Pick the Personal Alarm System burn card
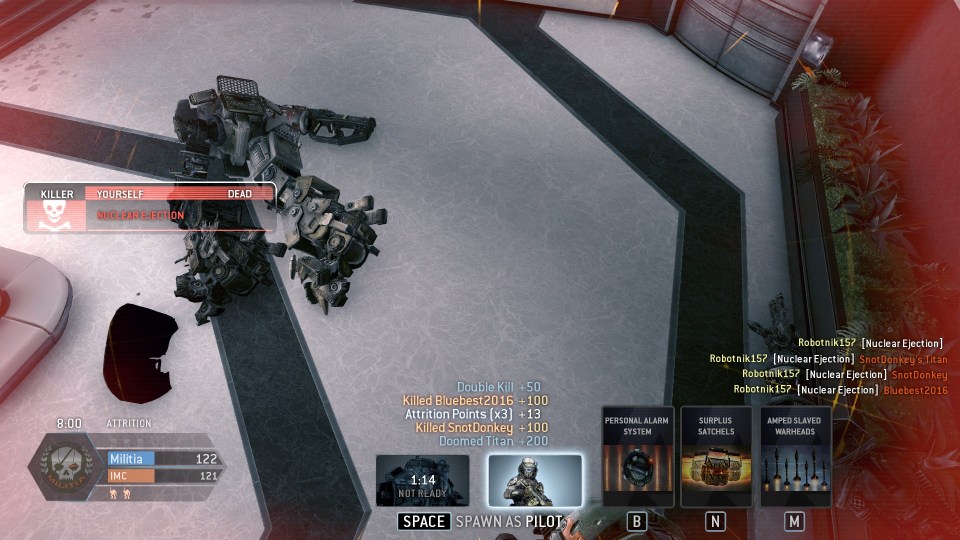This screenshot has width=960, height=540. [x=637, y=457]
